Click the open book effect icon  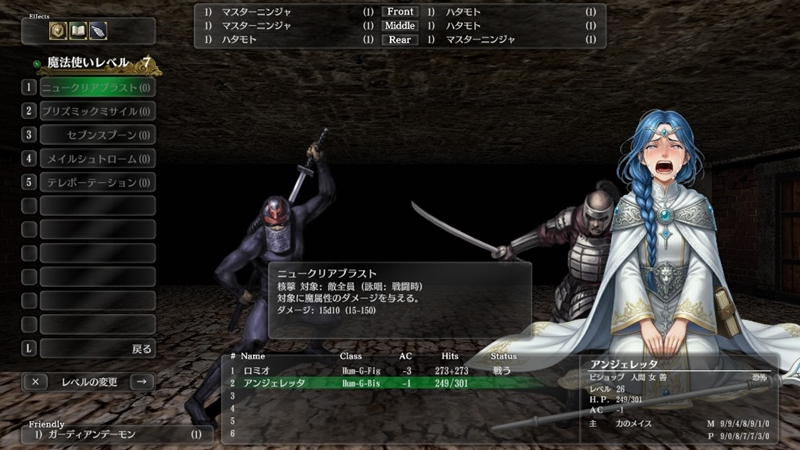77,31
